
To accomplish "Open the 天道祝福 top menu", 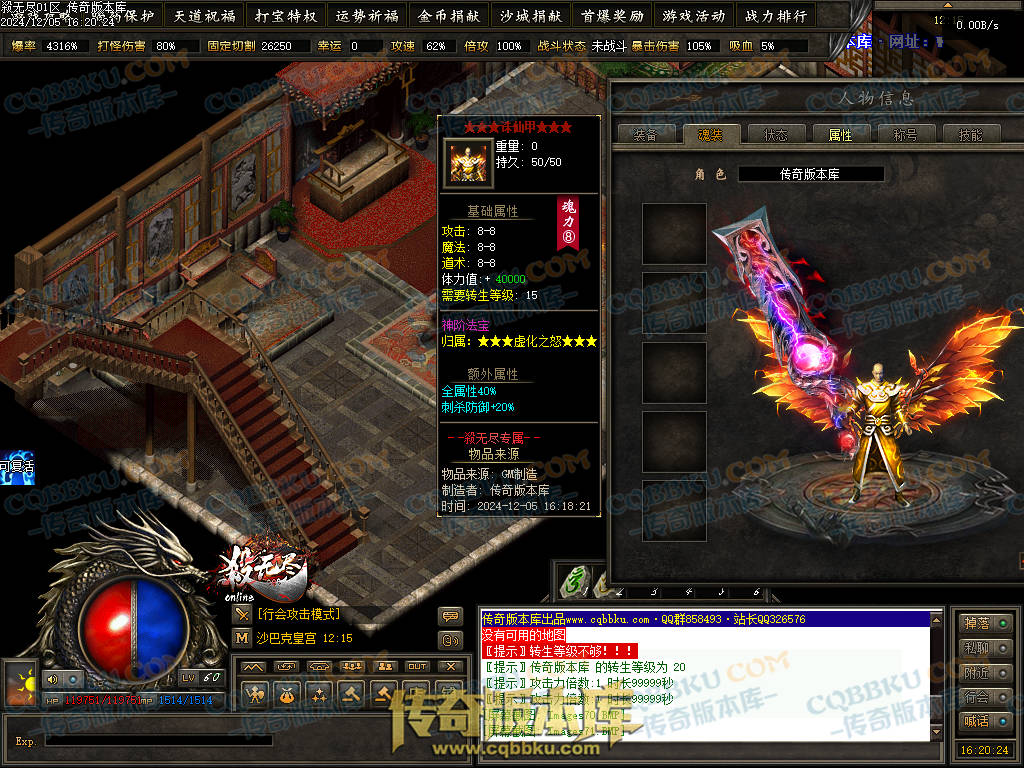I will click(204, 16).
